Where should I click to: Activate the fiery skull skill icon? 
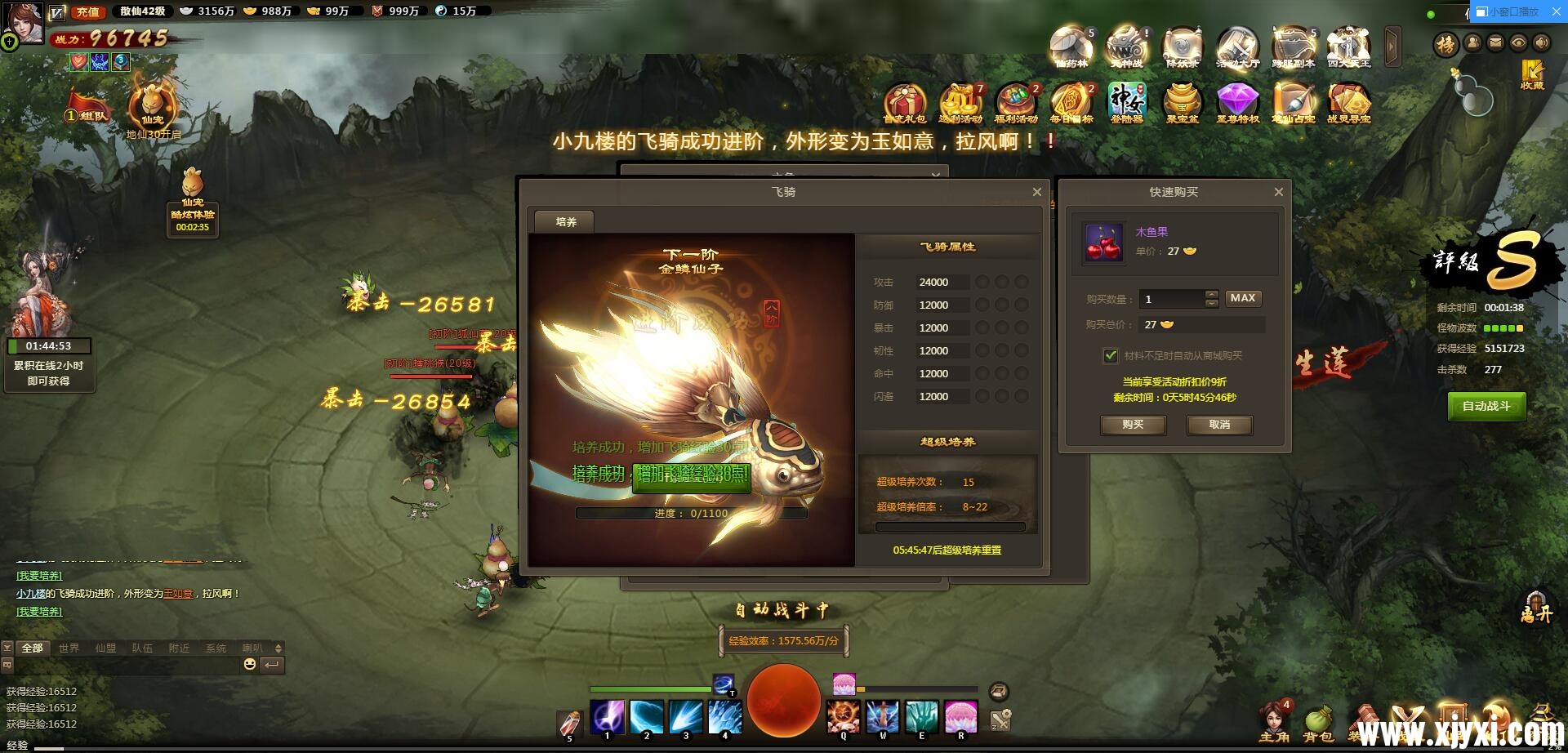[x=843, y=717]
